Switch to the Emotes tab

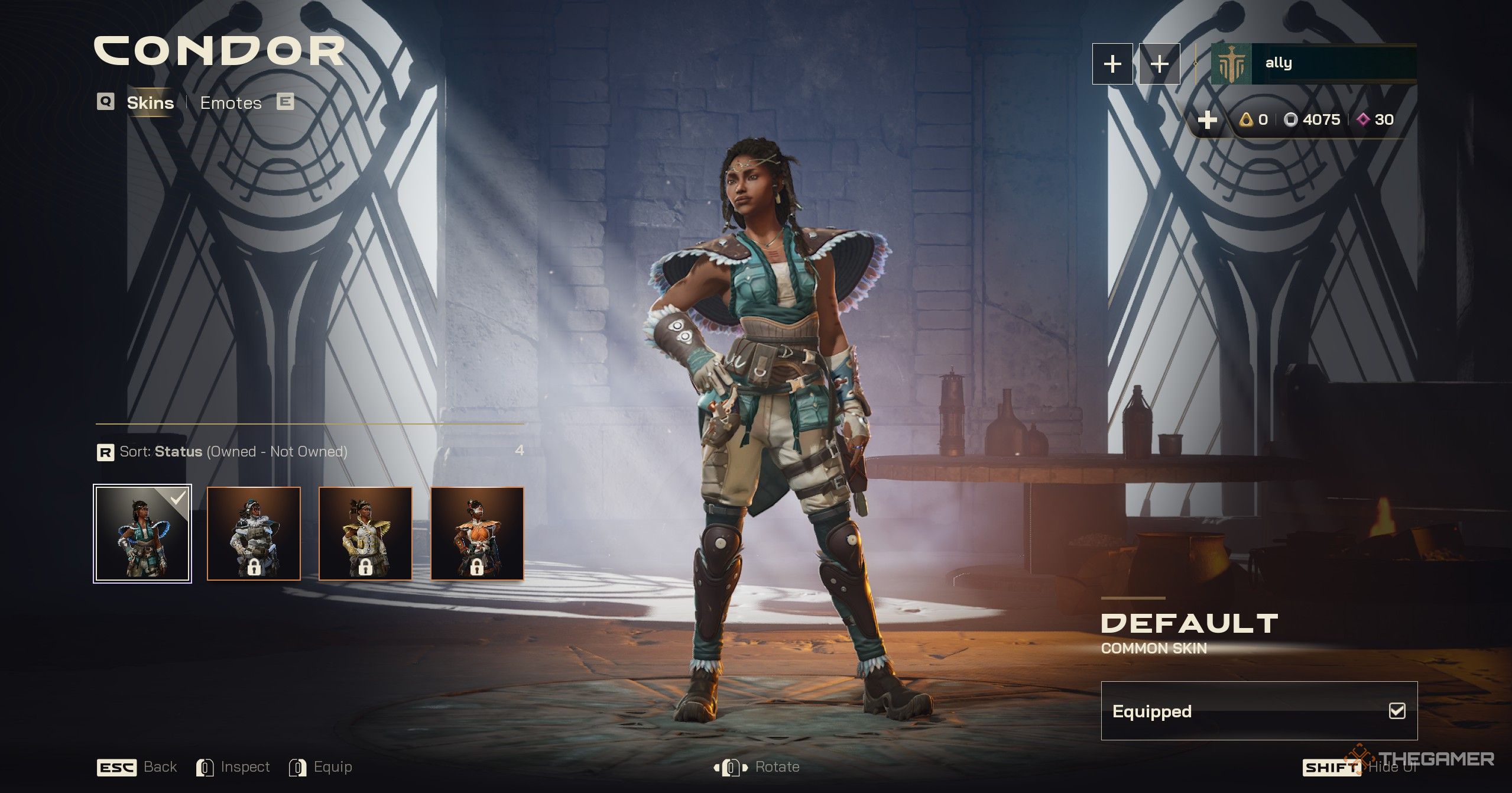(x=231, y=103)
